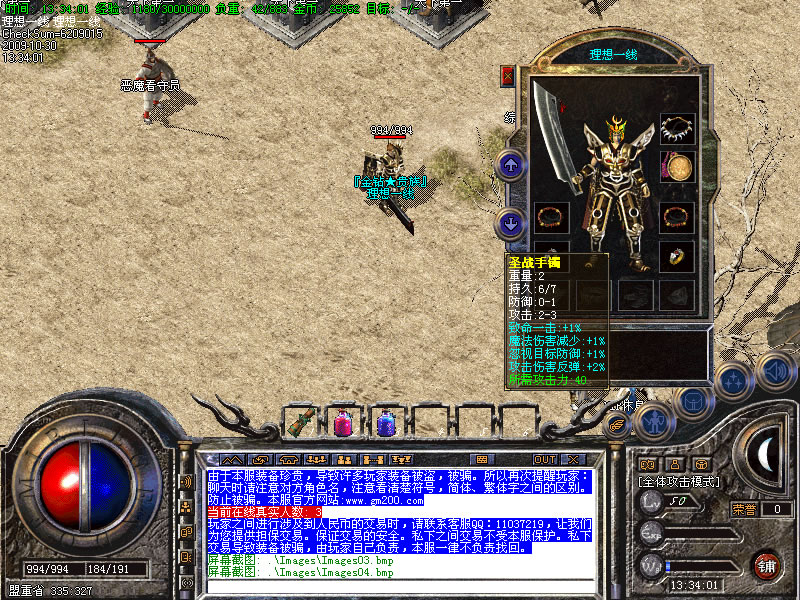Screen dimensions: 800x600
Task: Click the up arrow on the equipment panel
Action: [511, 164]
